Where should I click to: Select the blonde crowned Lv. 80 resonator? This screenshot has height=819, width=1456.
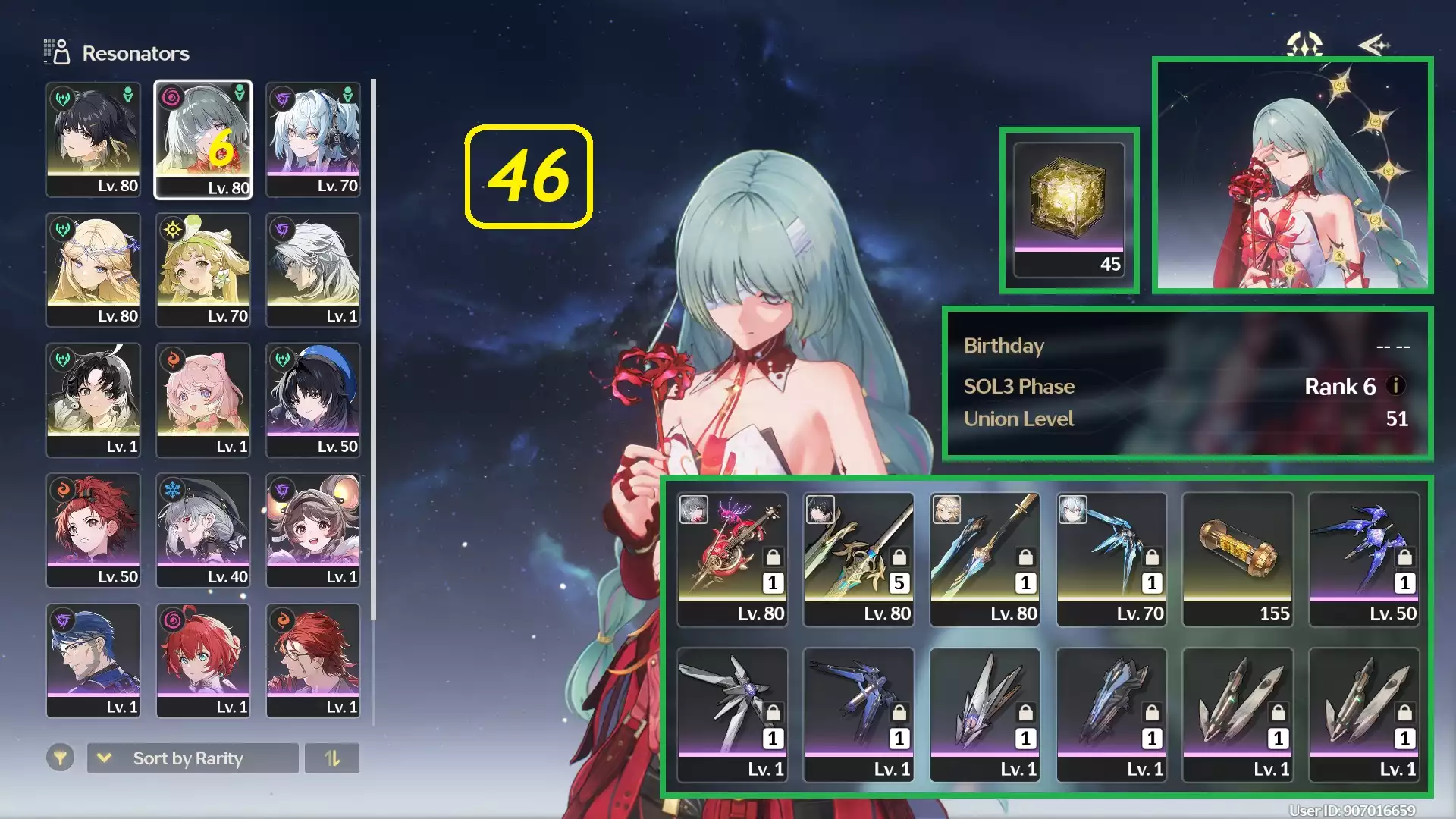click(93, 271)
